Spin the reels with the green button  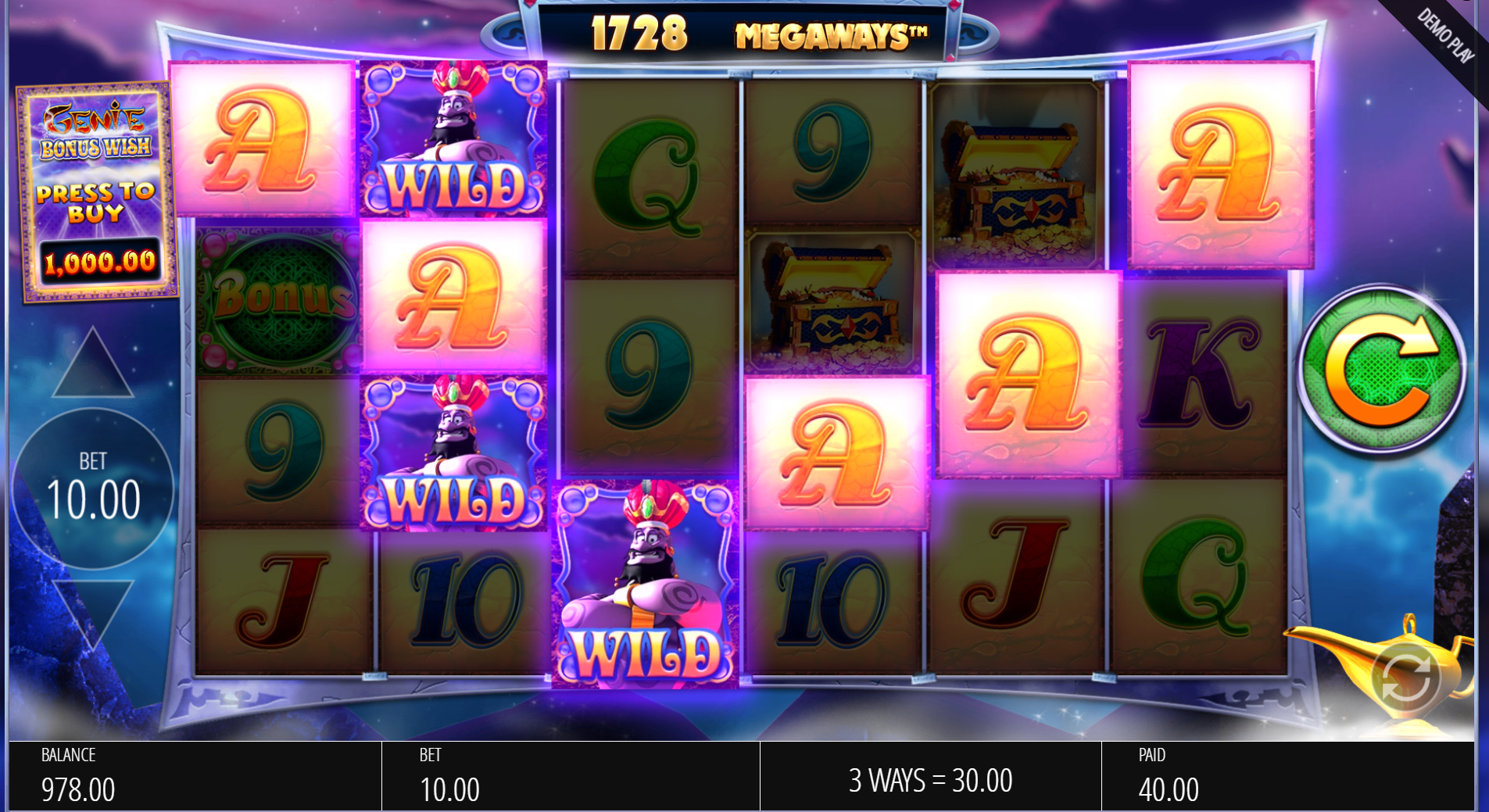1381,368
